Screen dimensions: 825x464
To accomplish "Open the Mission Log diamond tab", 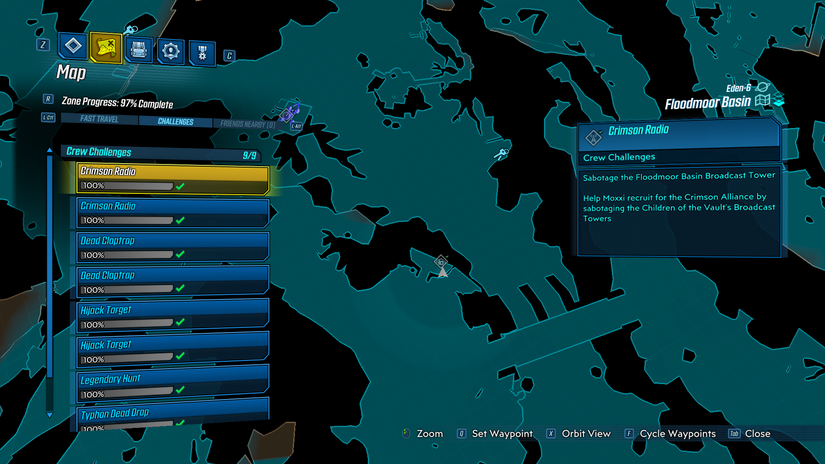I will (x=71, y=46).
